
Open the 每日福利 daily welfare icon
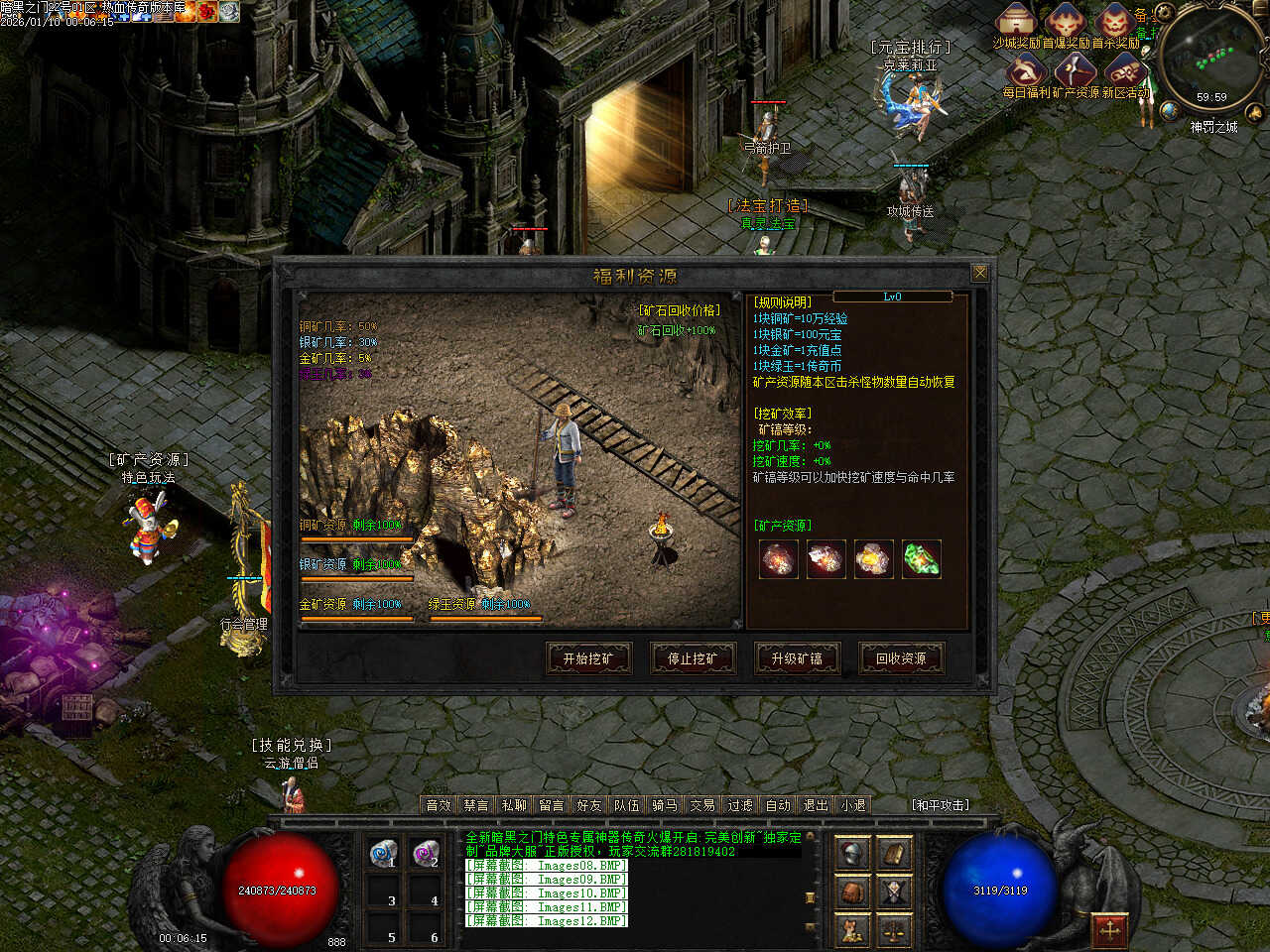click(1026, 71)
